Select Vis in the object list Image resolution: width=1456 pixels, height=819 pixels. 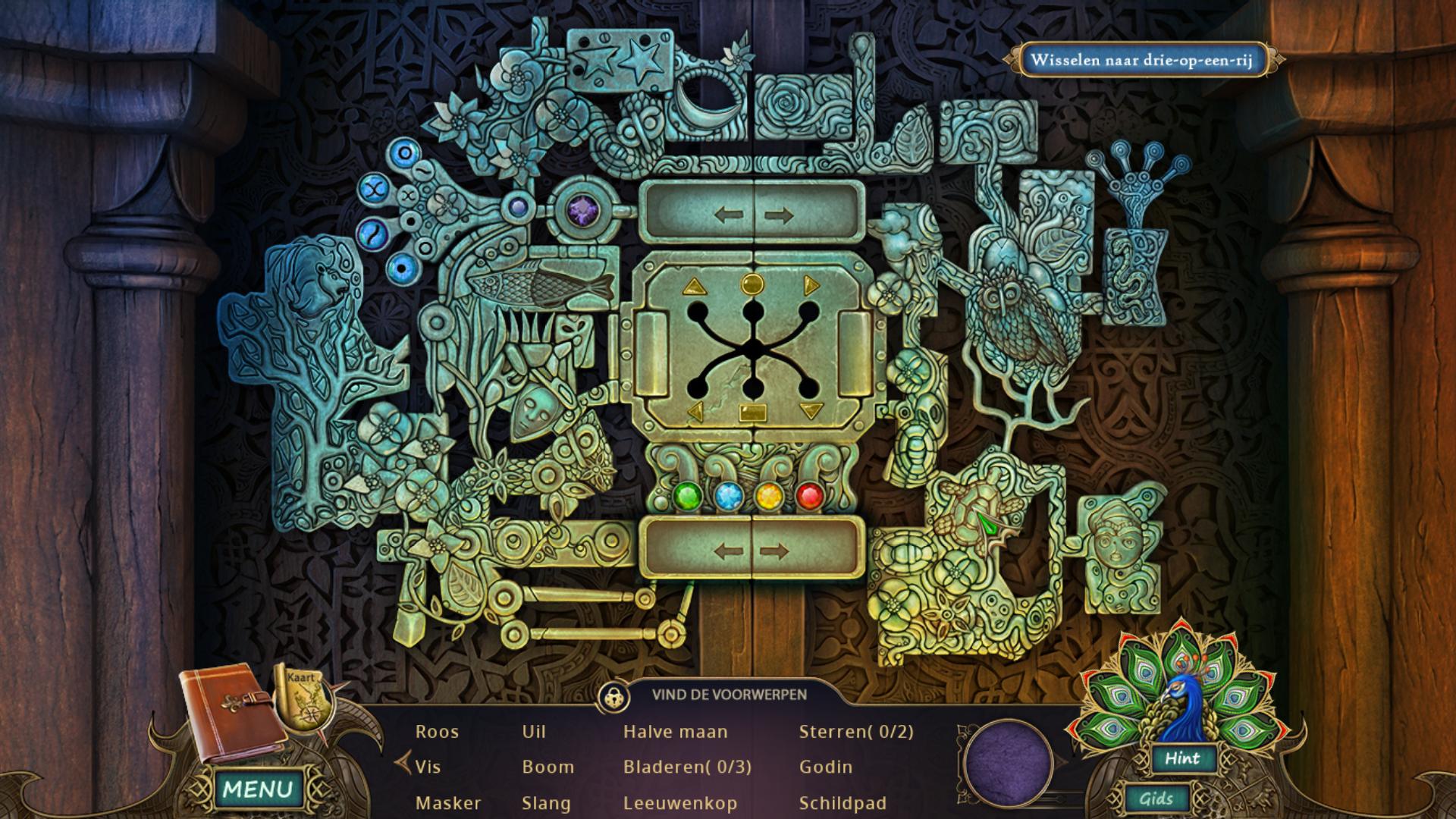(x=428, y=767)
